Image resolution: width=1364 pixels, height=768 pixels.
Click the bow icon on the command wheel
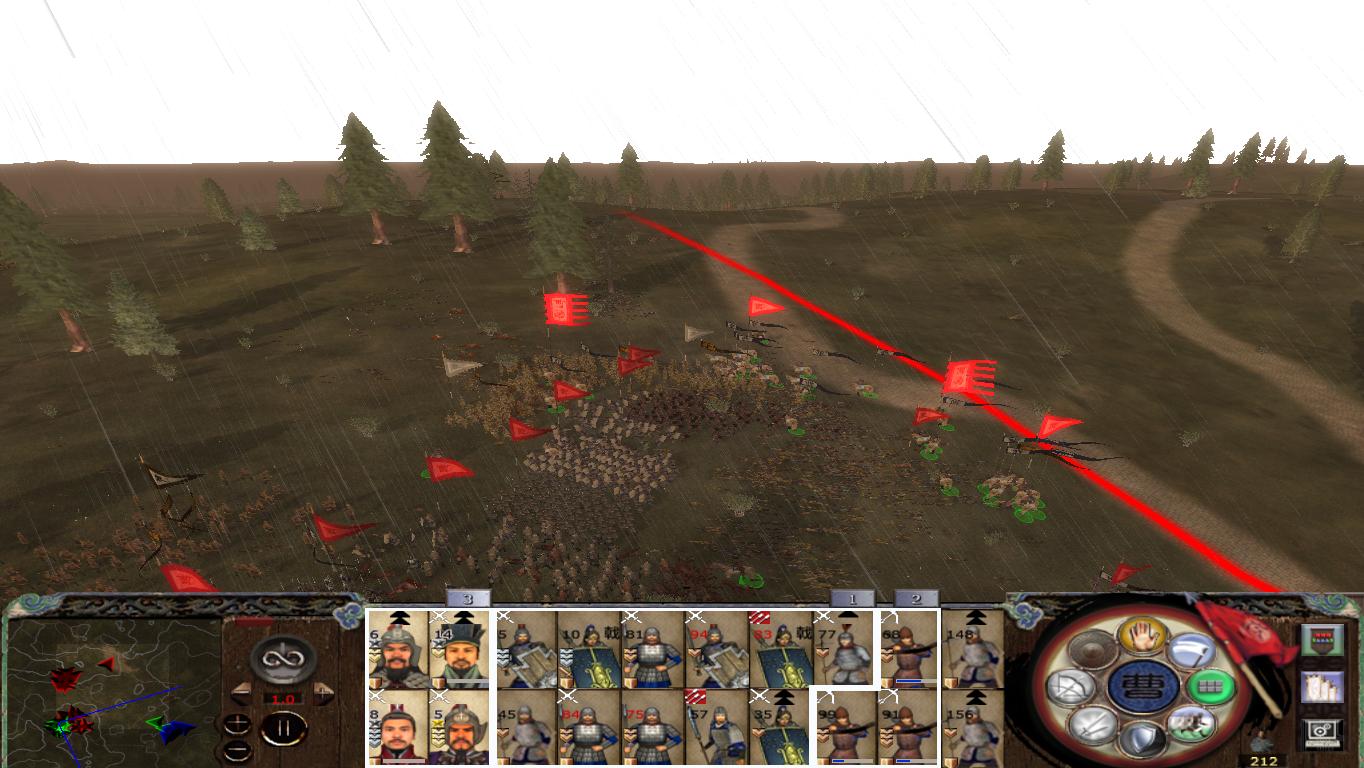tap(1071, 688)
